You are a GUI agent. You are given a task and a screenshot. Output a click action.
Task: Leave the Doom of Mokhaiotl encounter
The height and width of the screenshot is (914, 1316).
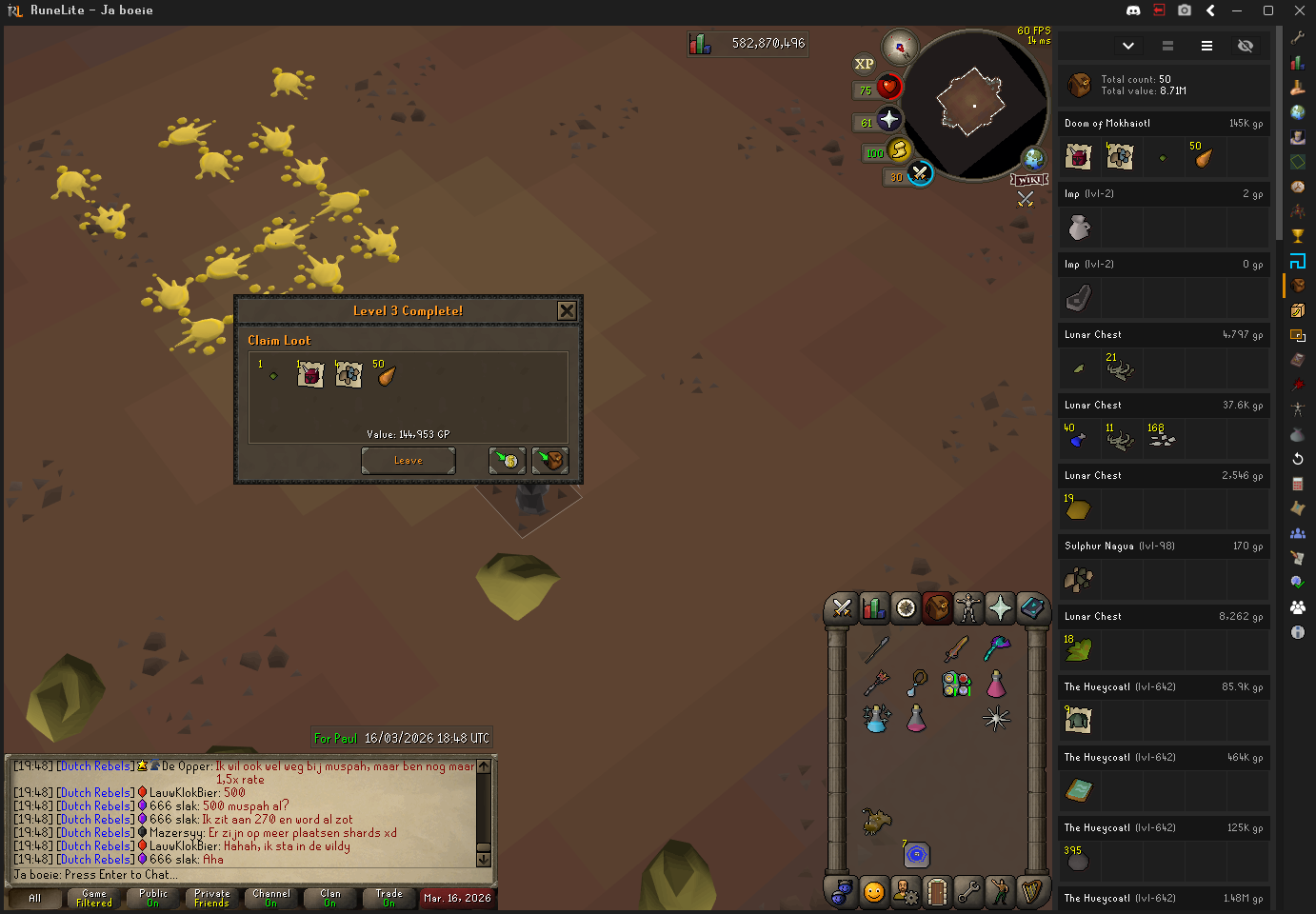408,461
